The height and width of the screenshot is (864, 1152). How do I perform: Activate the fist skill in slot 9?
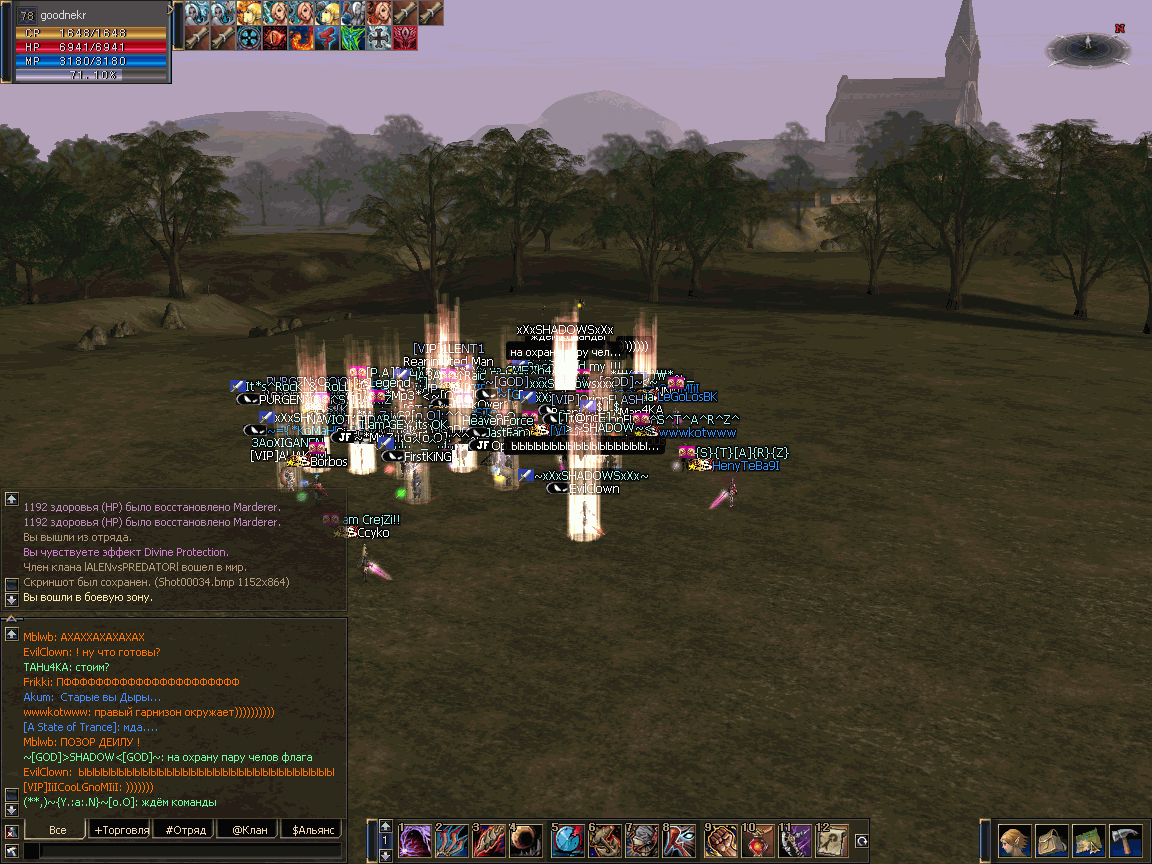[721, 839]
